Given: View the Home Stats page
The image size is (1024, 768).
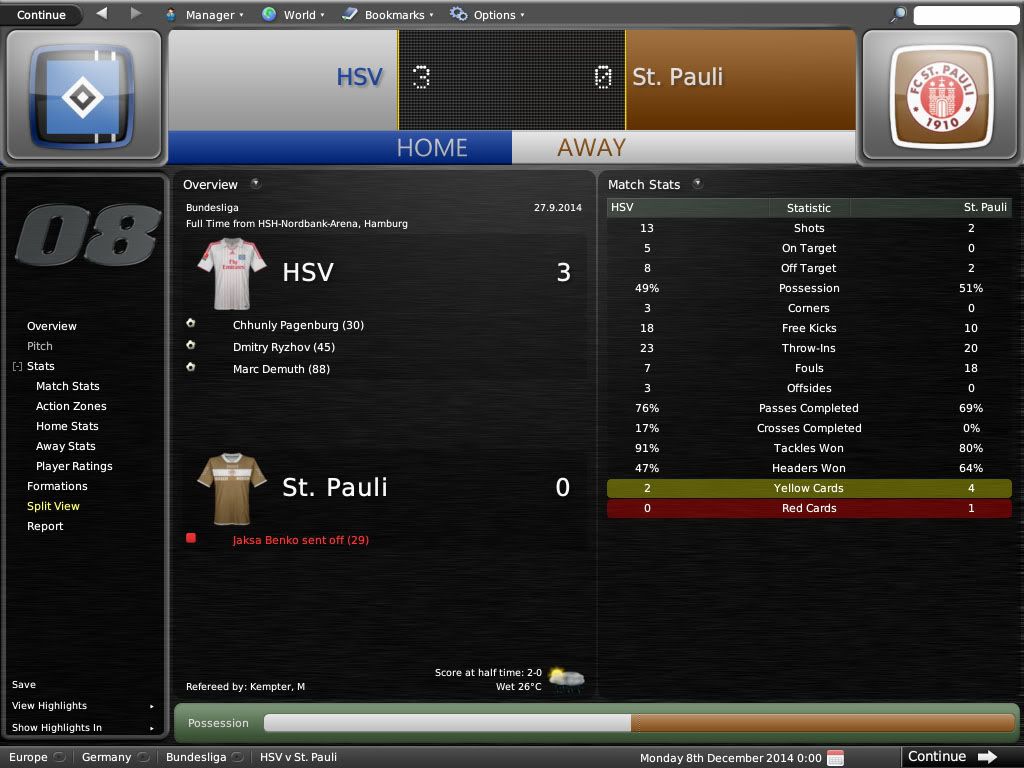Looking at the screenshot, I should pyautogui.click(x=67, y=426).
